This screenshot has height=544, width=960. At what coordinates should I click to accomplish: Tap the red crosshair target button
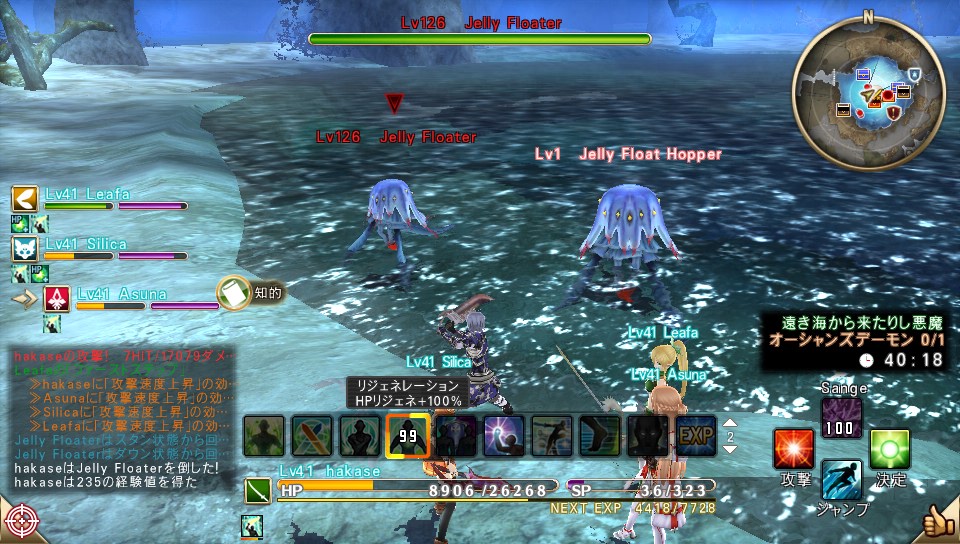coord(20,522)
